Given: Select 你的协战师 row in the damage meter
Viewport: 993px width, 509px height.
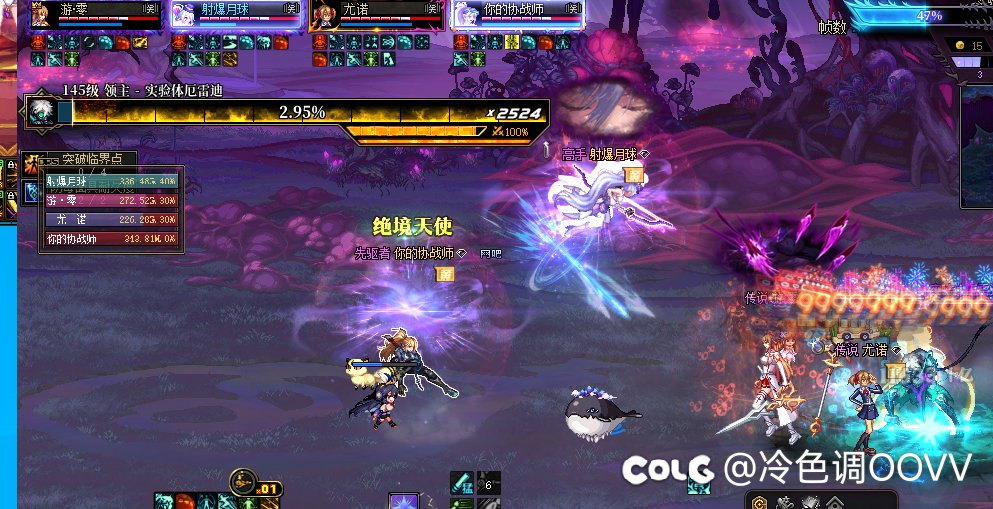Looking at the screenshot, I should point(110,239).
